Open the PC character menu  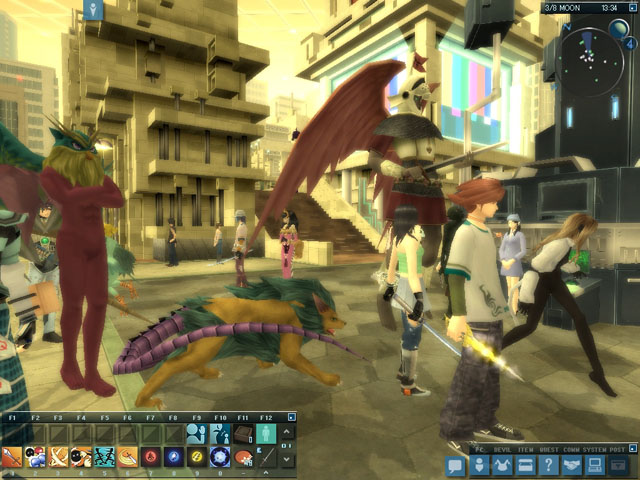point(480,465)
